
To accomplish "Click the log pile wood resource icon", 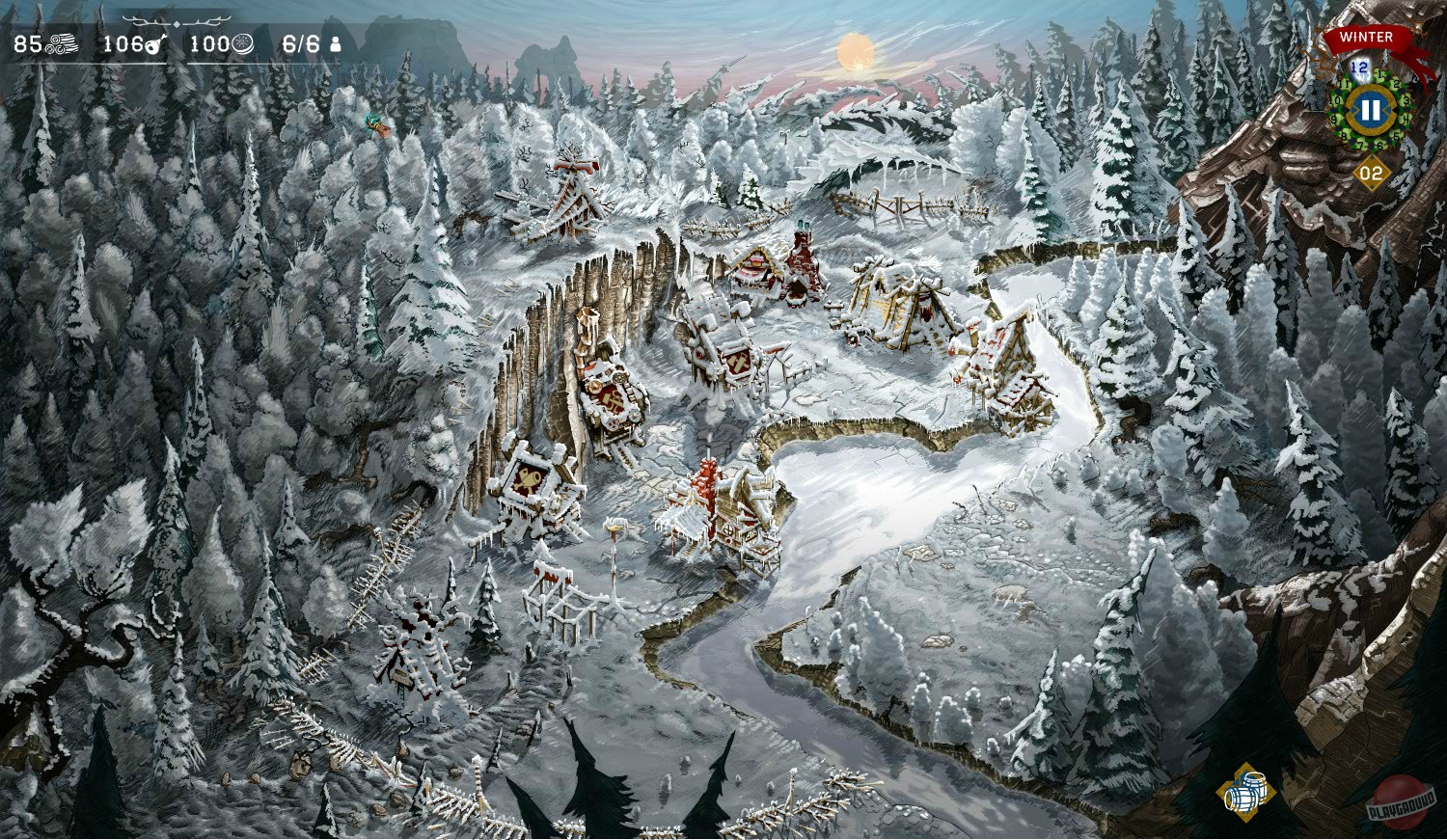I will click(61, 43).
